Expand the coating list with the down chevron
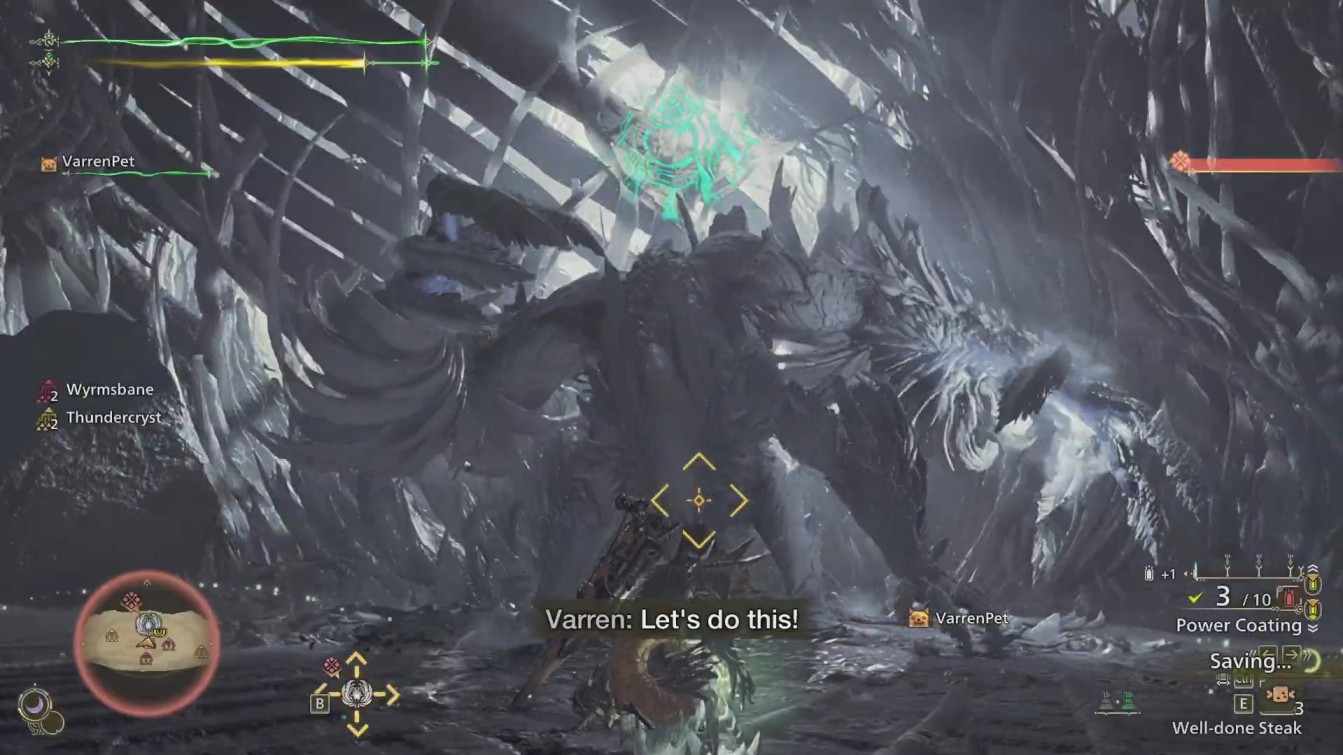Screen dimensions: 1343x755 (1312, 627)
